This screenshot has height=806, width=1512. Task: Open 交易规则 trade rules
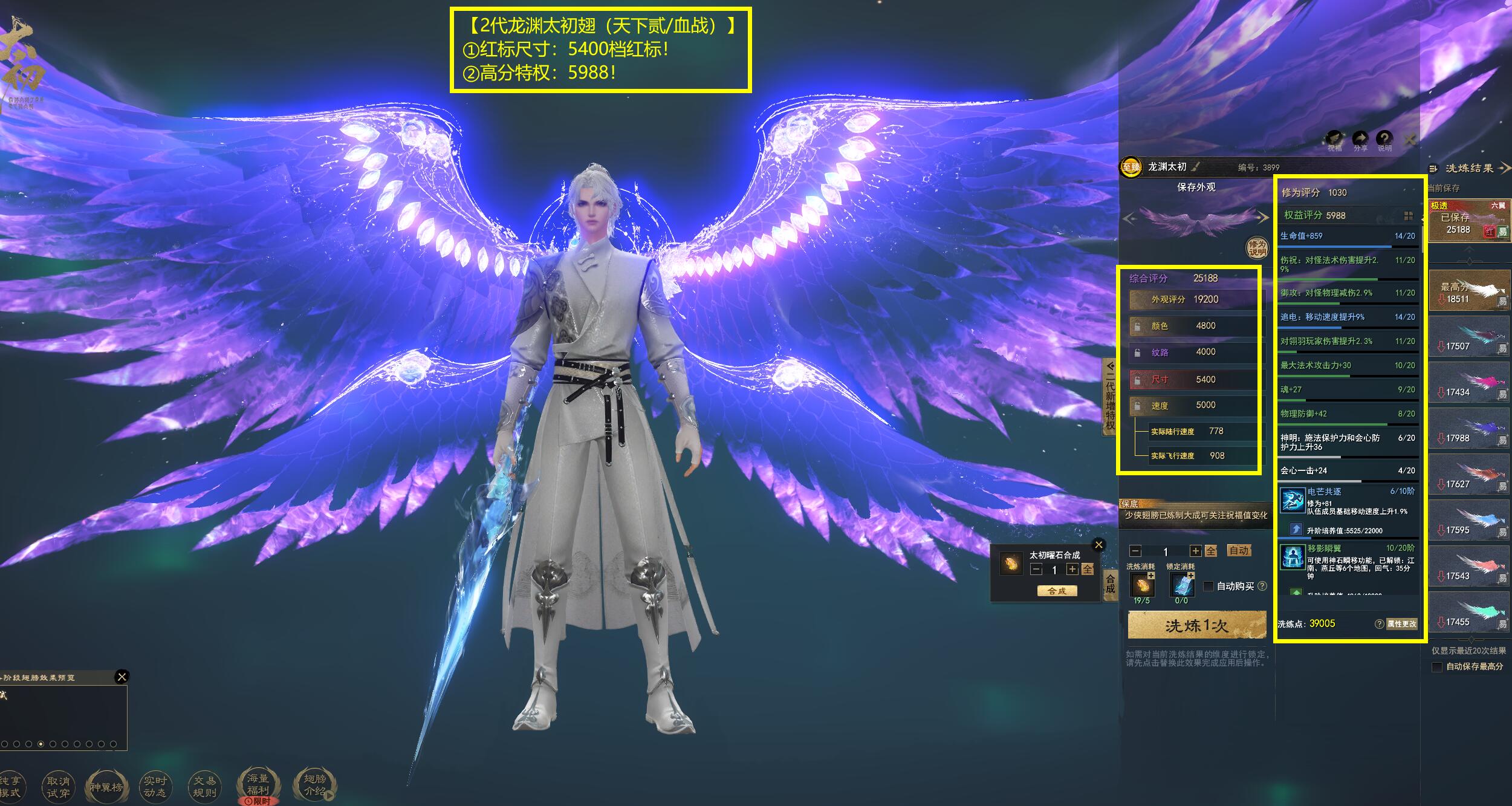(x=204, y=787)
